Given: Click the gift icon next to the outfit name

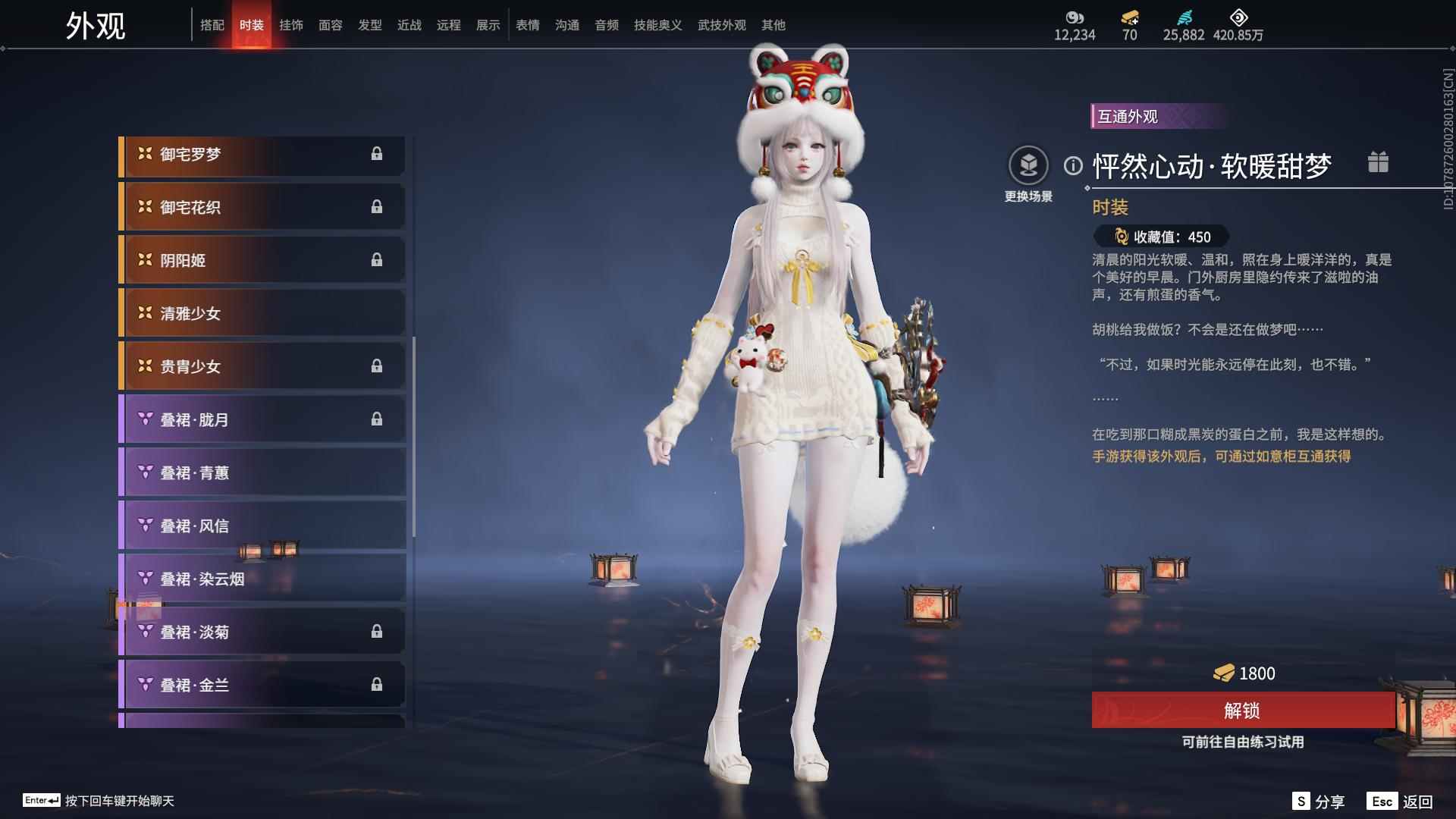Looking at the screenshot, I should coord(1379,162).
